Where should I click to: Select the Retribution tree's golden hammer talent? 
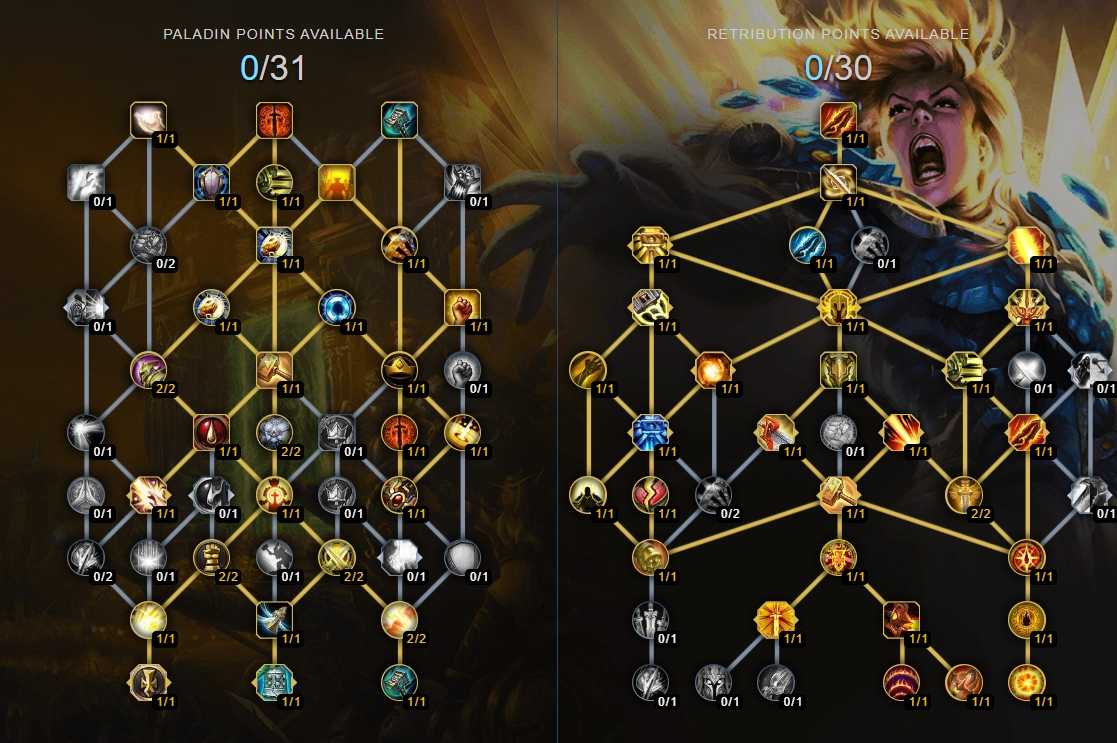pos(838,494)
